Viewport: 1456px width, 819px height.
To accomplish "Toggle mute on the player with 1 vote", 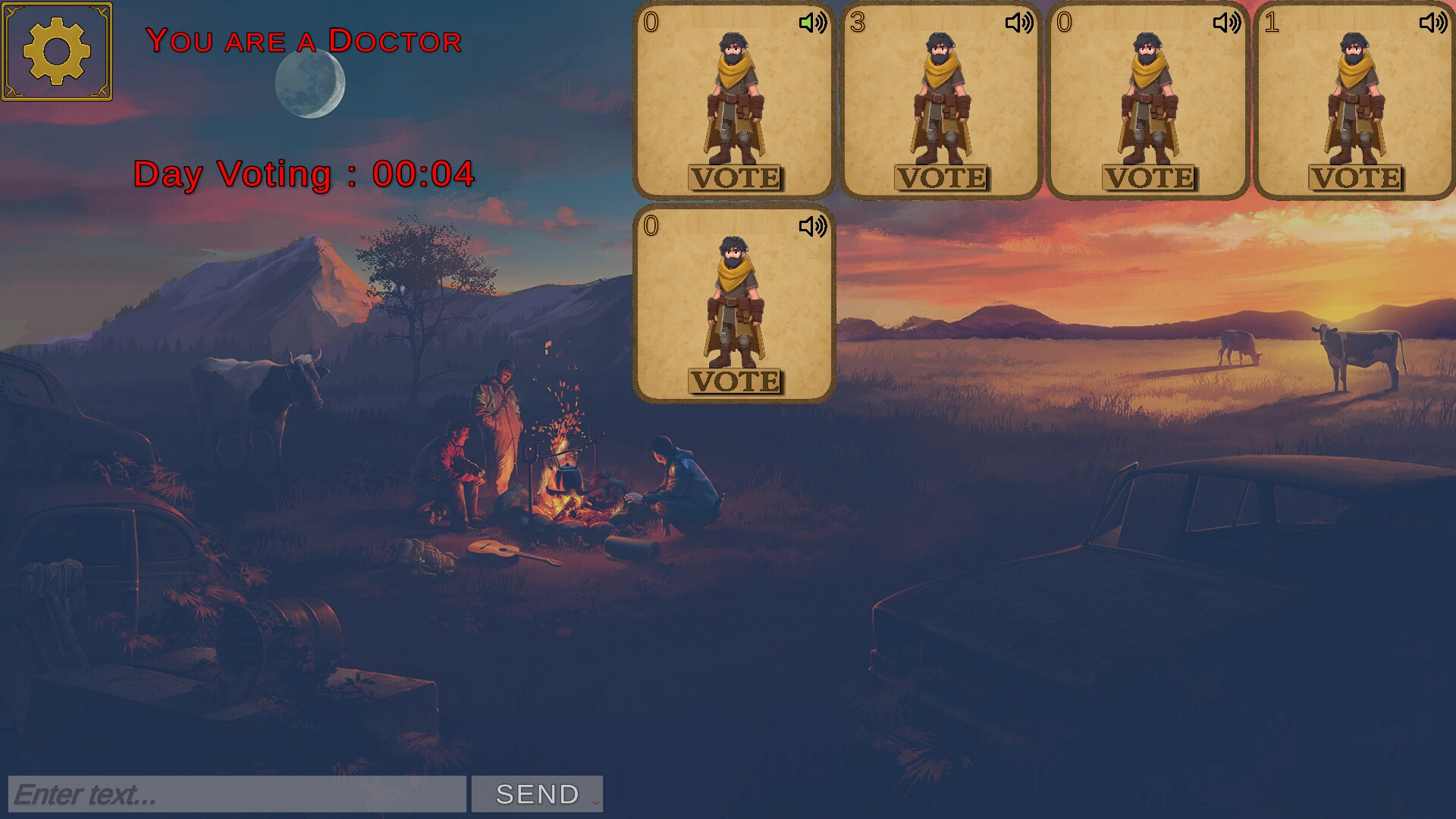I will point(1433,23).
